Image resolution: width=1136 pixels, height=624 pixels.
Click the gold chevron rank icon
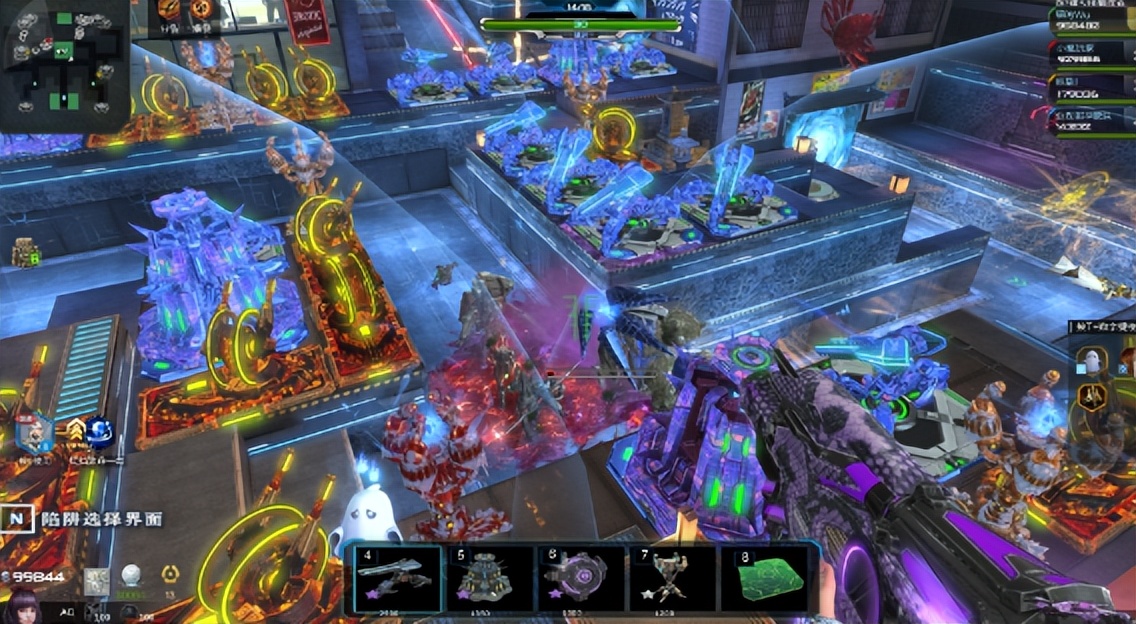coord(73,431)
